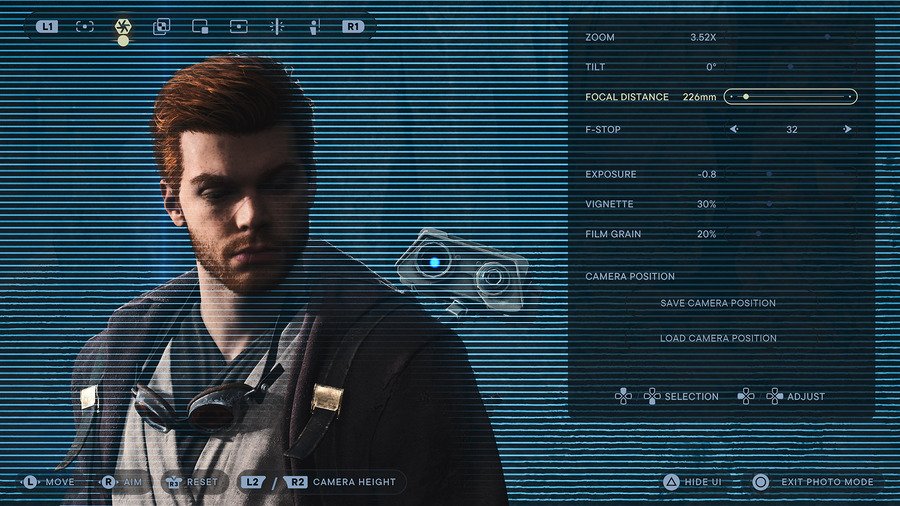900x506 pixels.
Task: Increase F-Stop with the right arrow
Action: click(847, 129)
